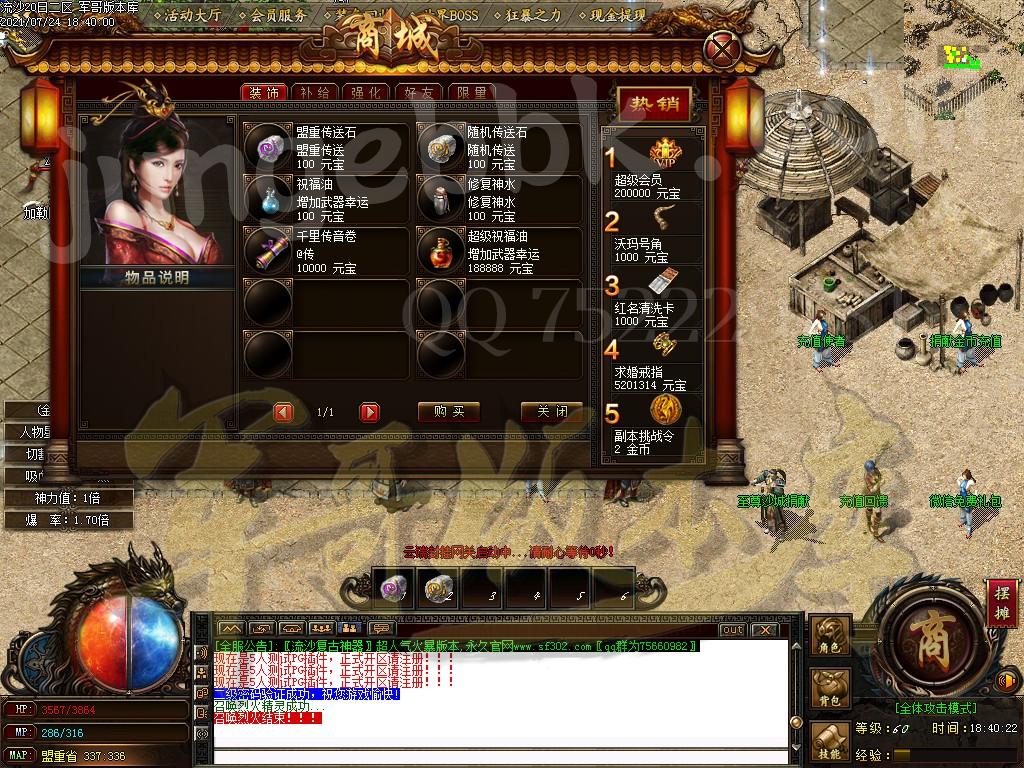The image size is (1024, 768).
Task: Show the 限量 shop category
Action: [471, 93]
